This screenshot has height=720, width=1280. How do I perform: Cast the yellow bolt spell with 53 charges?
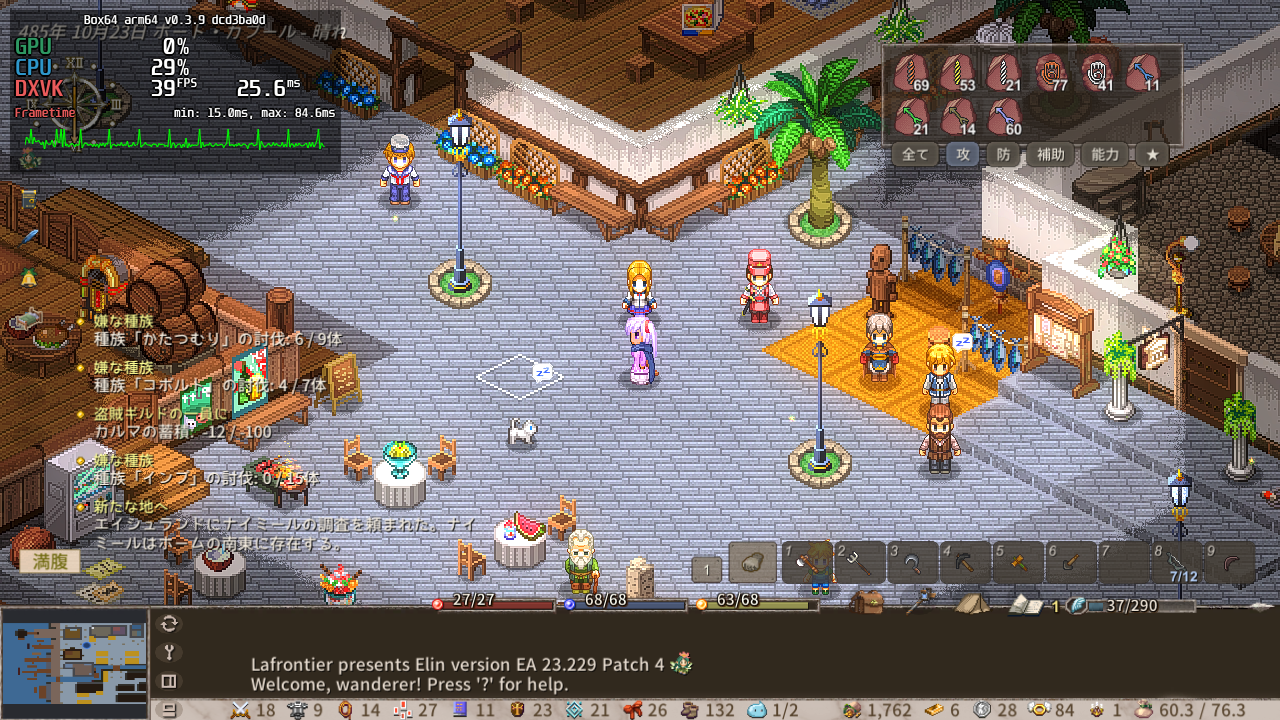point(958,73)
